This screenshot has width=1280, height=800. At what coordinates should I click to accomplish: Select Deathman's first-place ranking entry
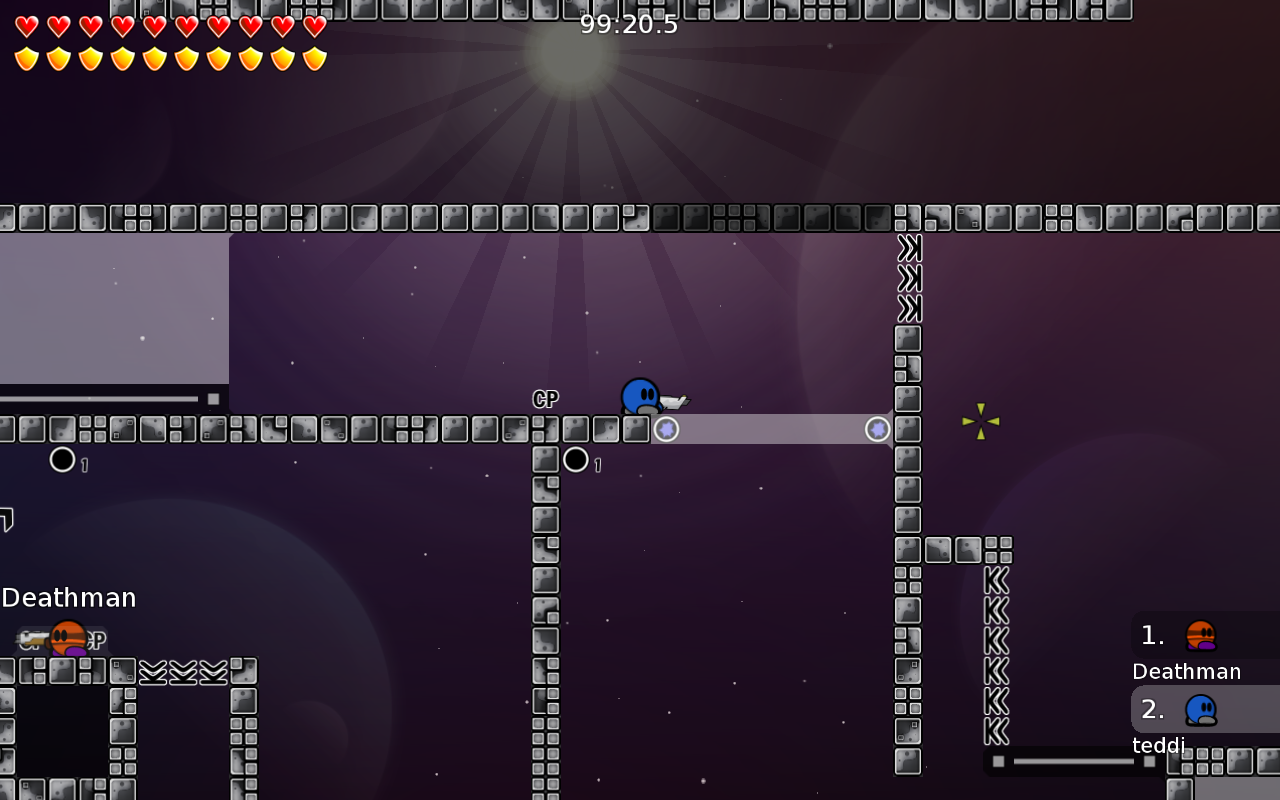[1200, 636]
